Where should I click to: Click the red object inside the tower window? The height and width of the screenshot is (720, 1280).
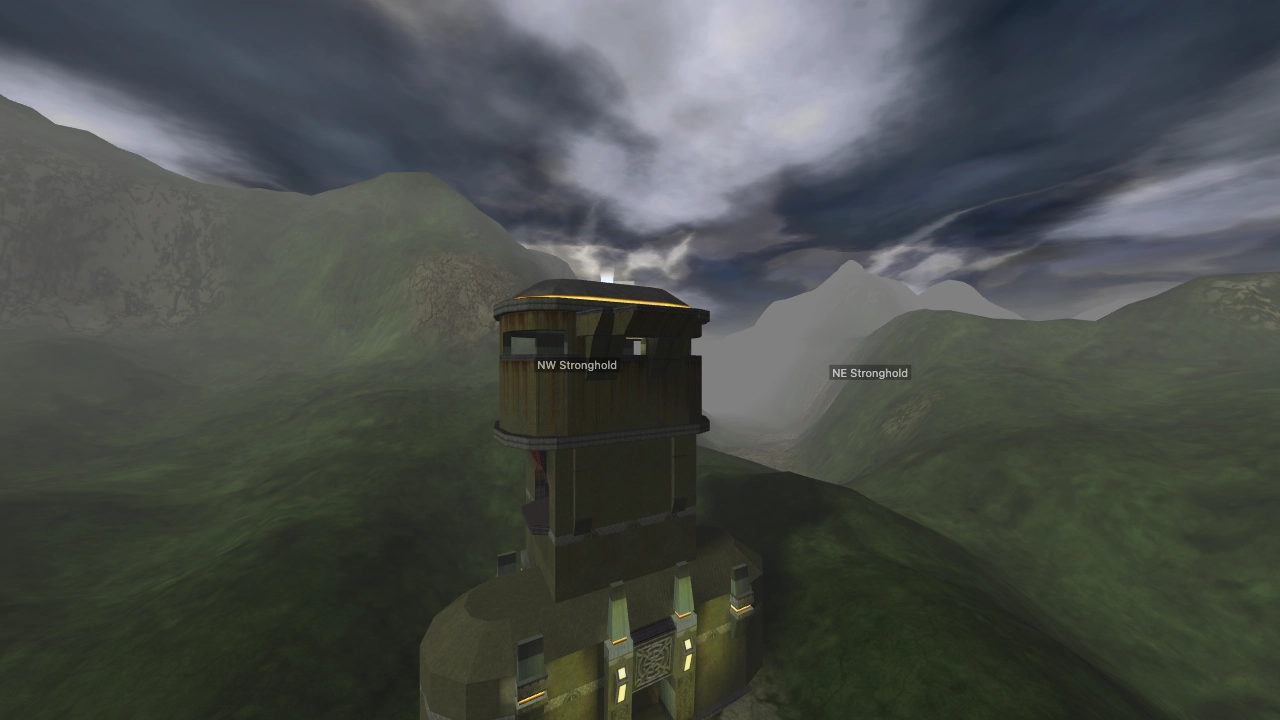(538, 464)
